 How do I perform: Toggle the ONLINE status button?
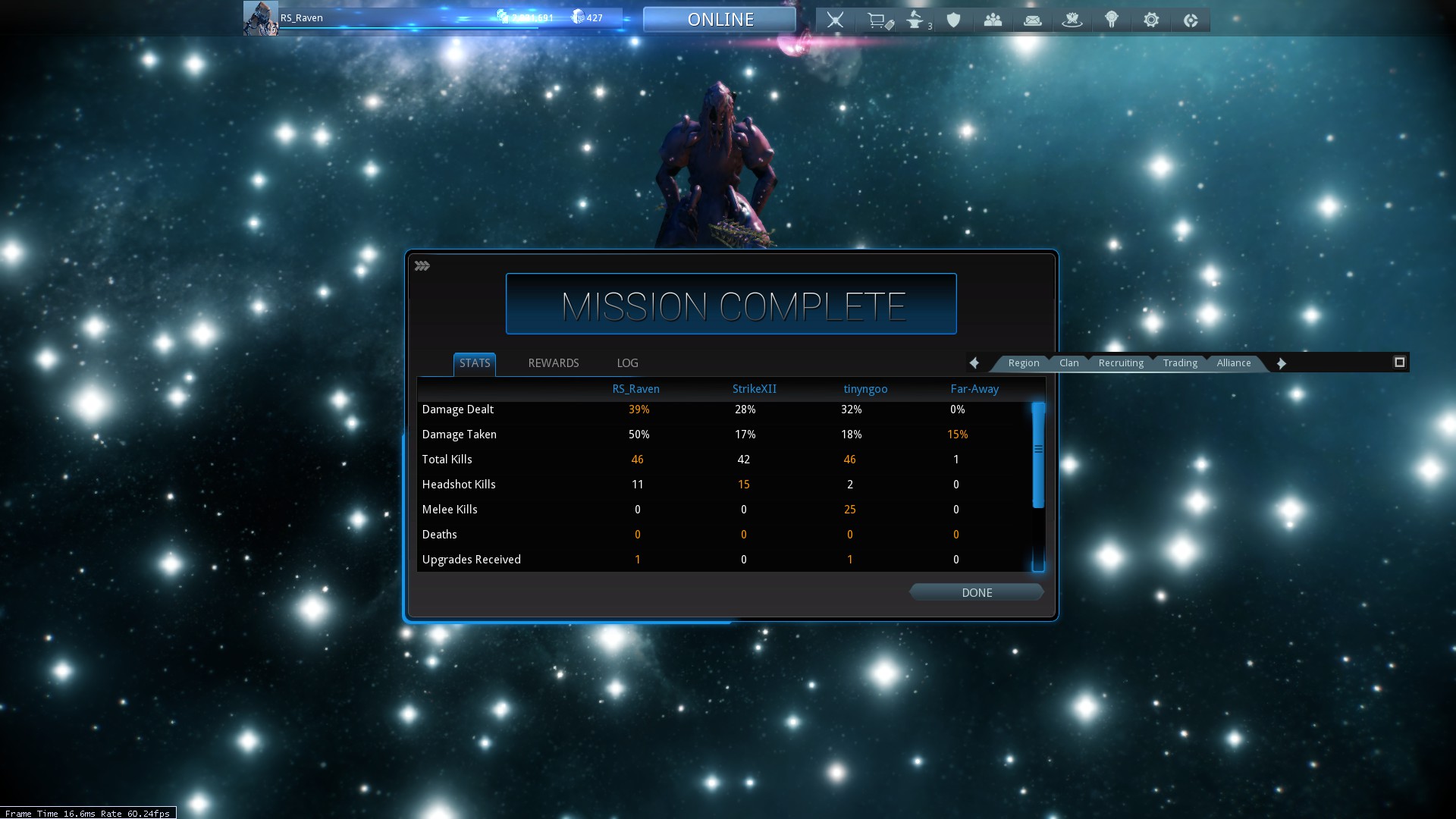point(720,20)
